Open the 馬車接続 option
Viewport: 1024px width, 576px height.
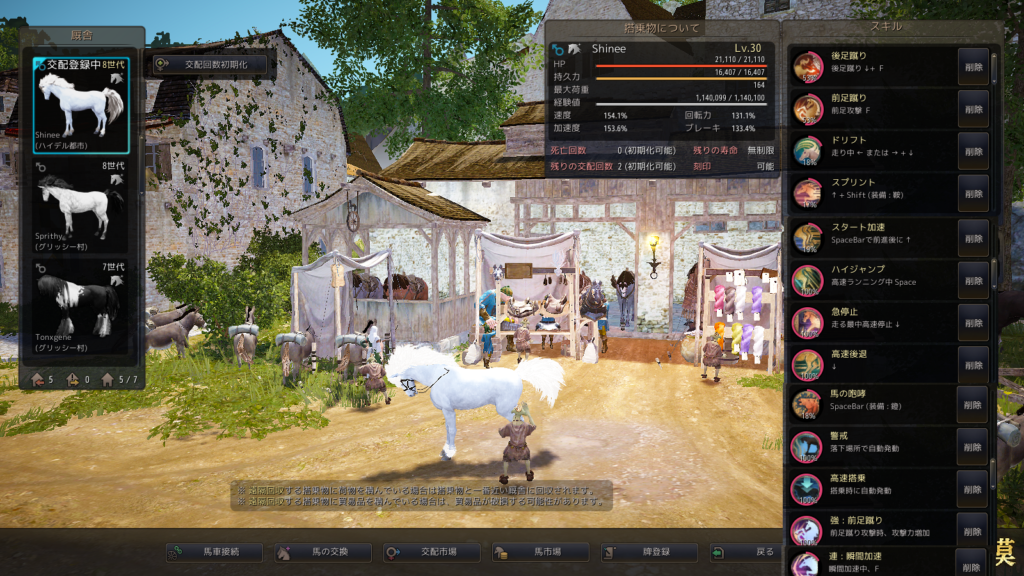coord(214,552)
